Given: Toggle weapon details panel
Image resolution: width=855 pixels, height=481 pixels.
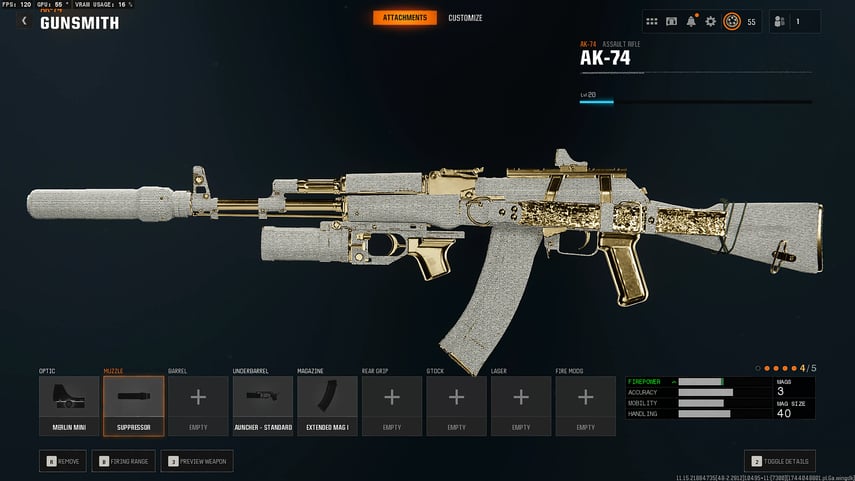Looking at the screenshot, I should (x=780, y=461).
